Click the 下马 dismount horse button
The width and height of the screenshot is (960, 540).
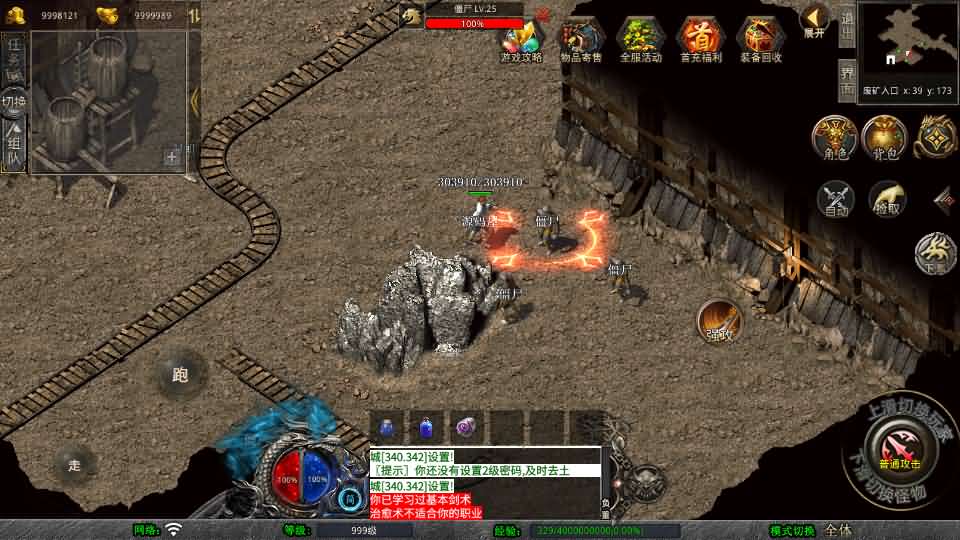937,252
